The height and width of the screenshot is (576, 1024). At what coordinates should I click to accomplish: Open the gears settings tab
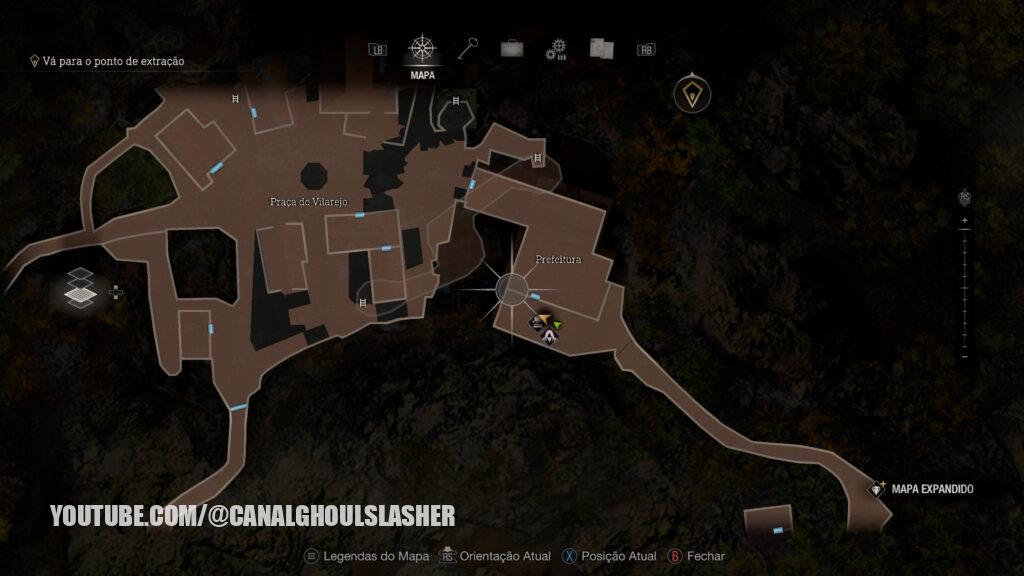point(556,49)
